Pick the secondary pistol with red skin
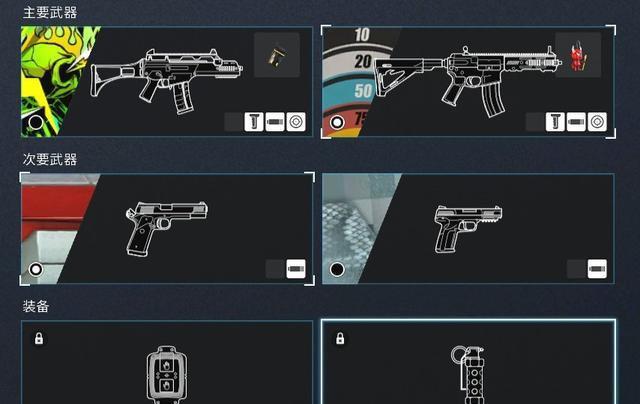 pos(168,226)
